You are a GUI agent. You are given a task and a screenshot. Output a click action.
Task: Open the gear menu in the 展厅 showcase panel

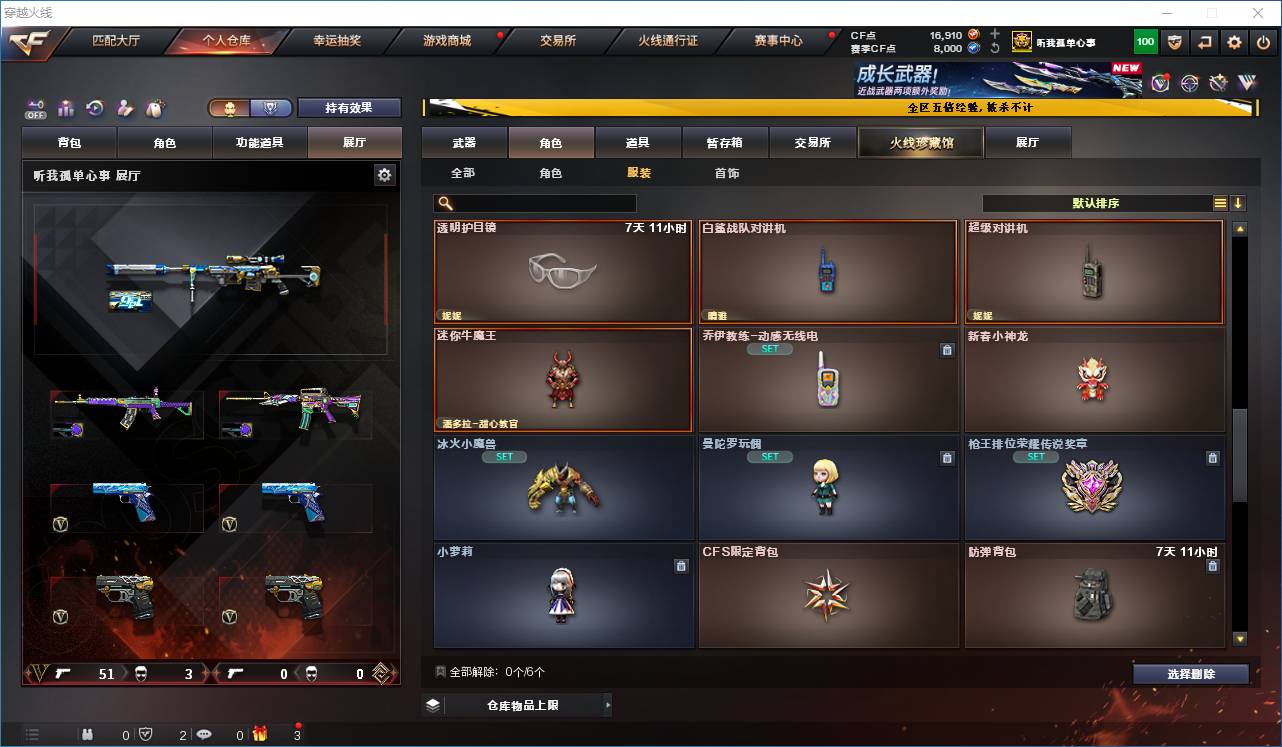click(384, 175)
